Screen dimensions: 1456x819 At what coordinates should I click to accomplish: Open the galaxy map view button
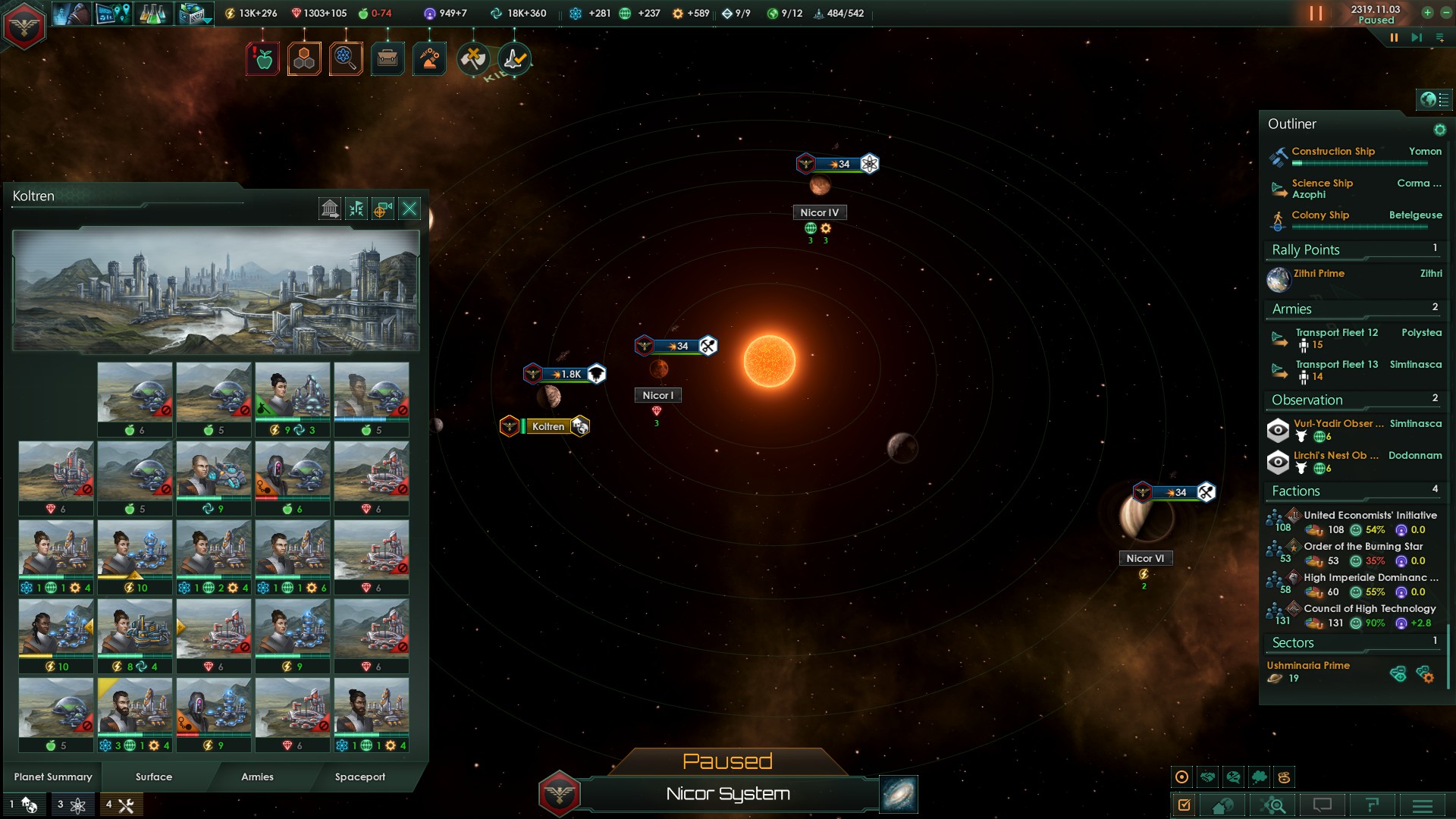(899, 794)
